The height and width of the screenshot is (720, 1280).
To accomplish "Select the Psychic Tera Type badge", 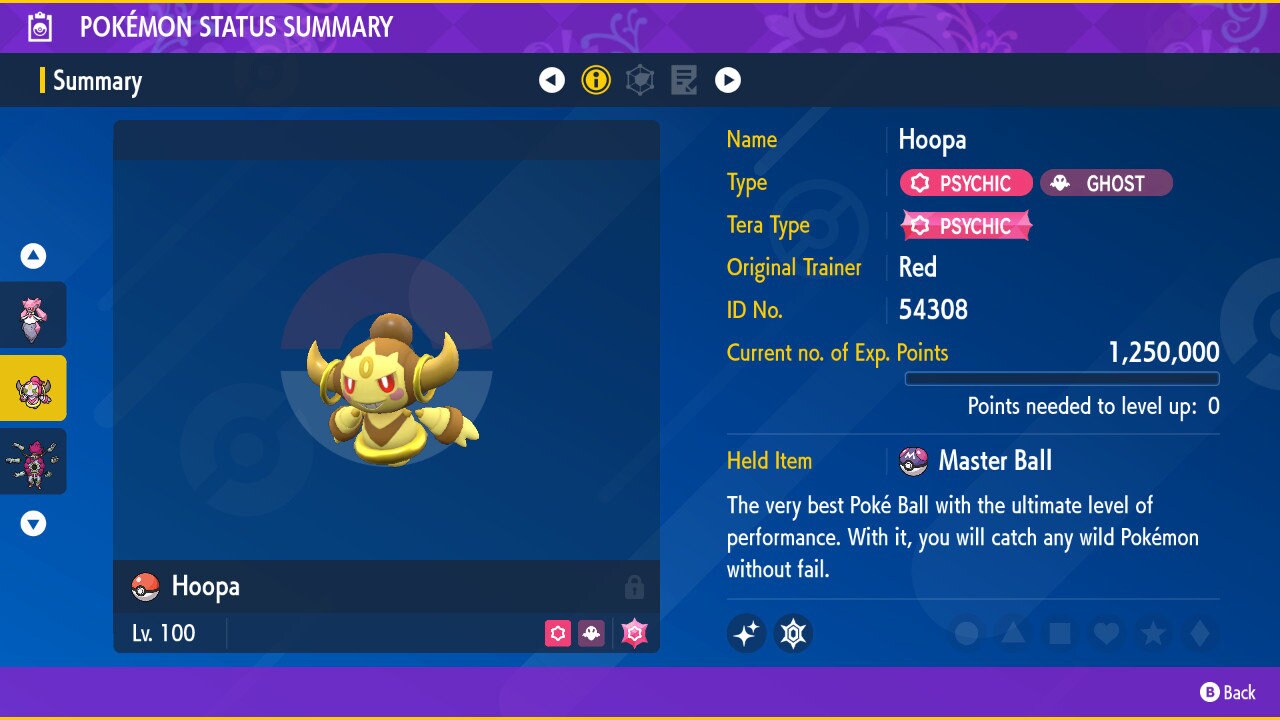I will [x=965, y=225].
